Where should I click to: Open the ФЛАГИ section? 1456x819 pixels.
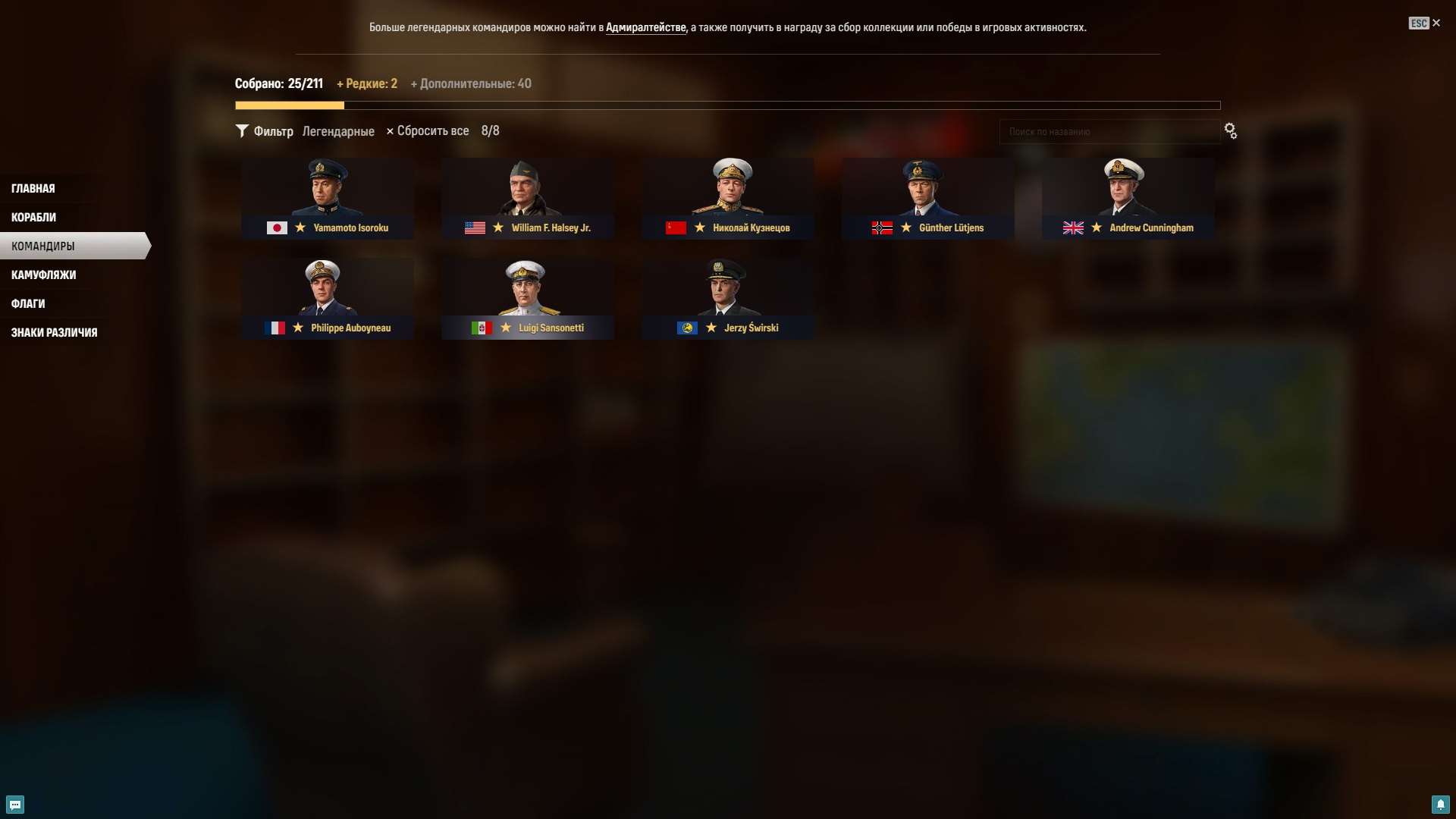tap(27, 303)
